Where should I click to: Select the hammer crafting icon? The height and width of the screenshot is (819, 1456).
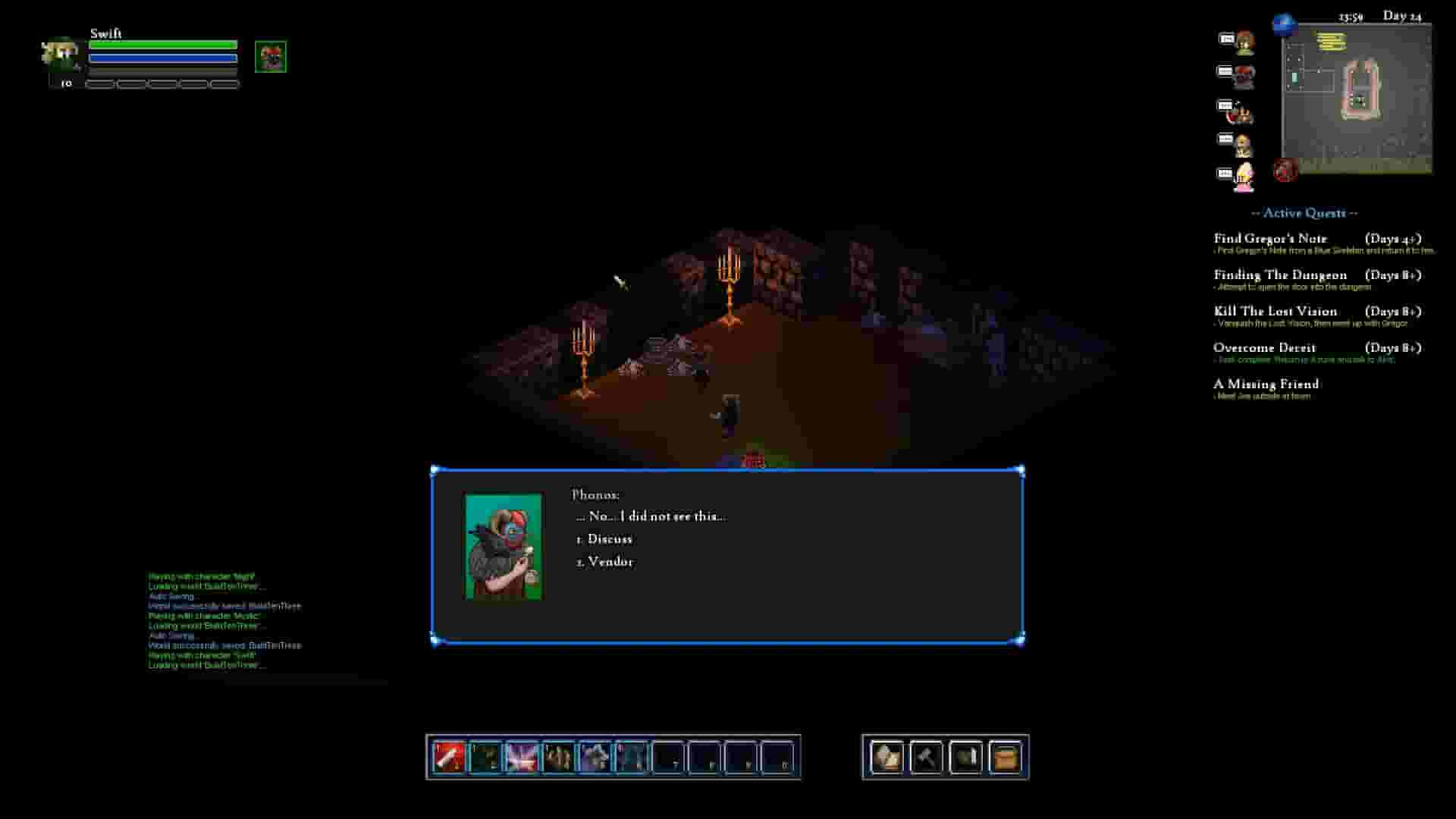click(927, 758)
